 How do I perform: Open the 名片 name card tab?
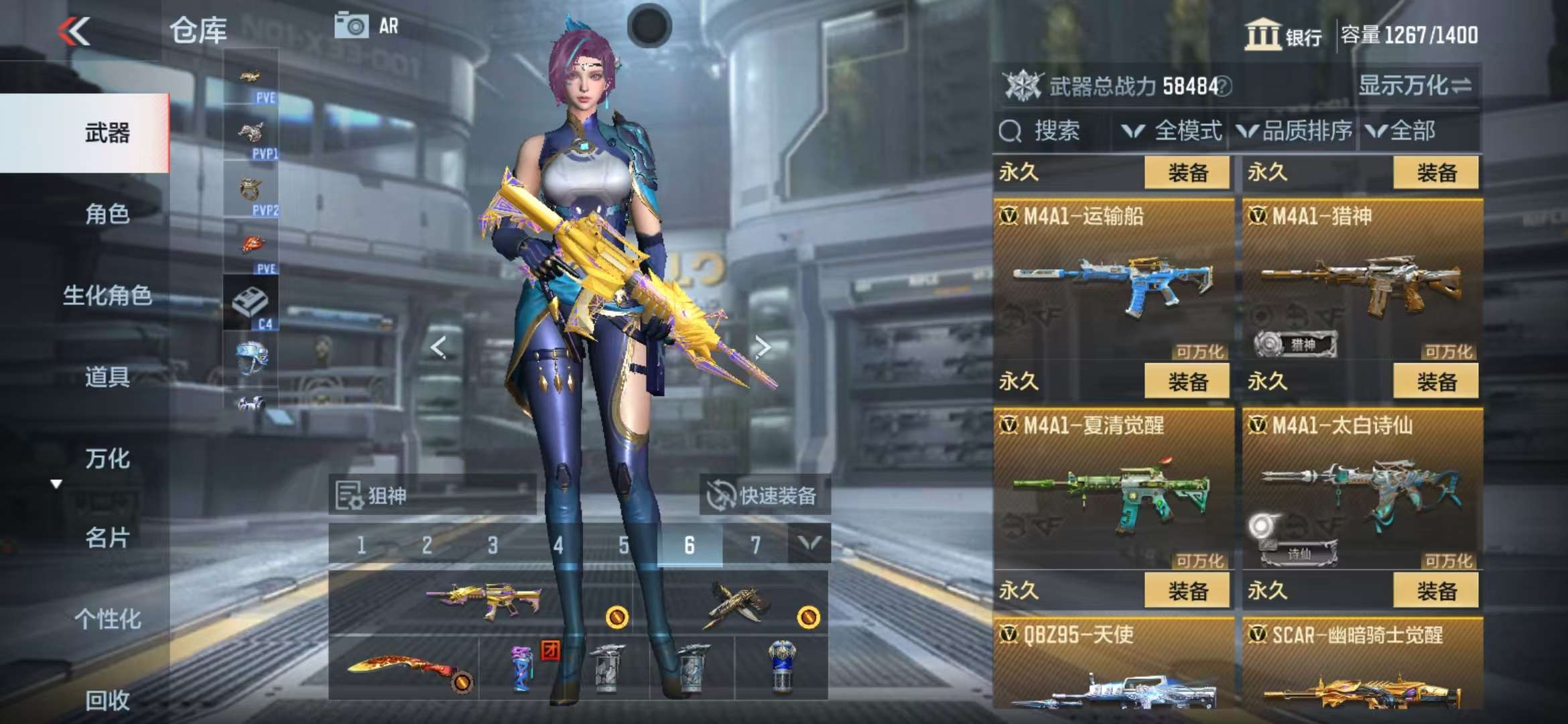pos(107,538)
